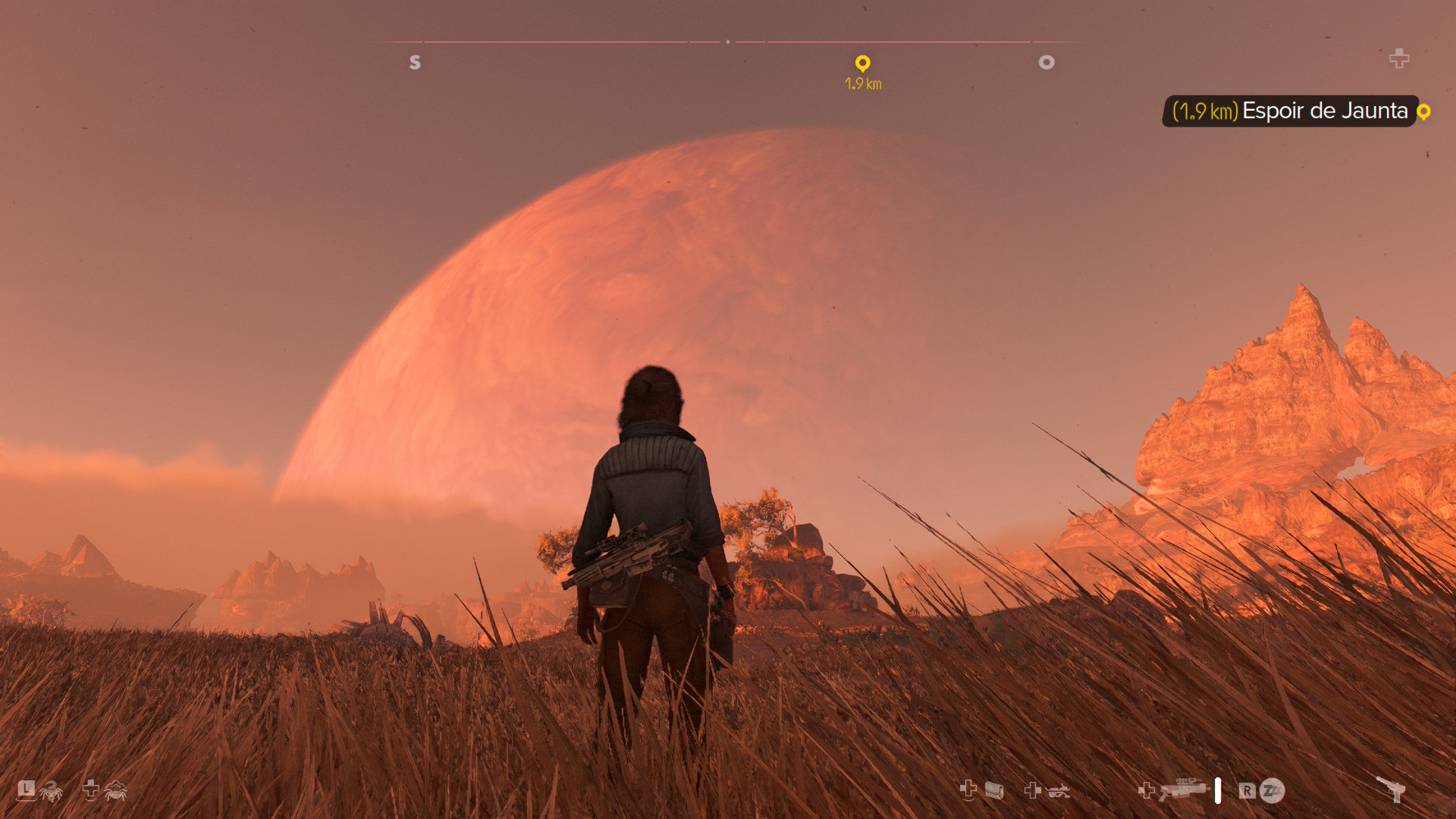
Task: Open the pouch item icon
Action: click(x=994, y=791)
